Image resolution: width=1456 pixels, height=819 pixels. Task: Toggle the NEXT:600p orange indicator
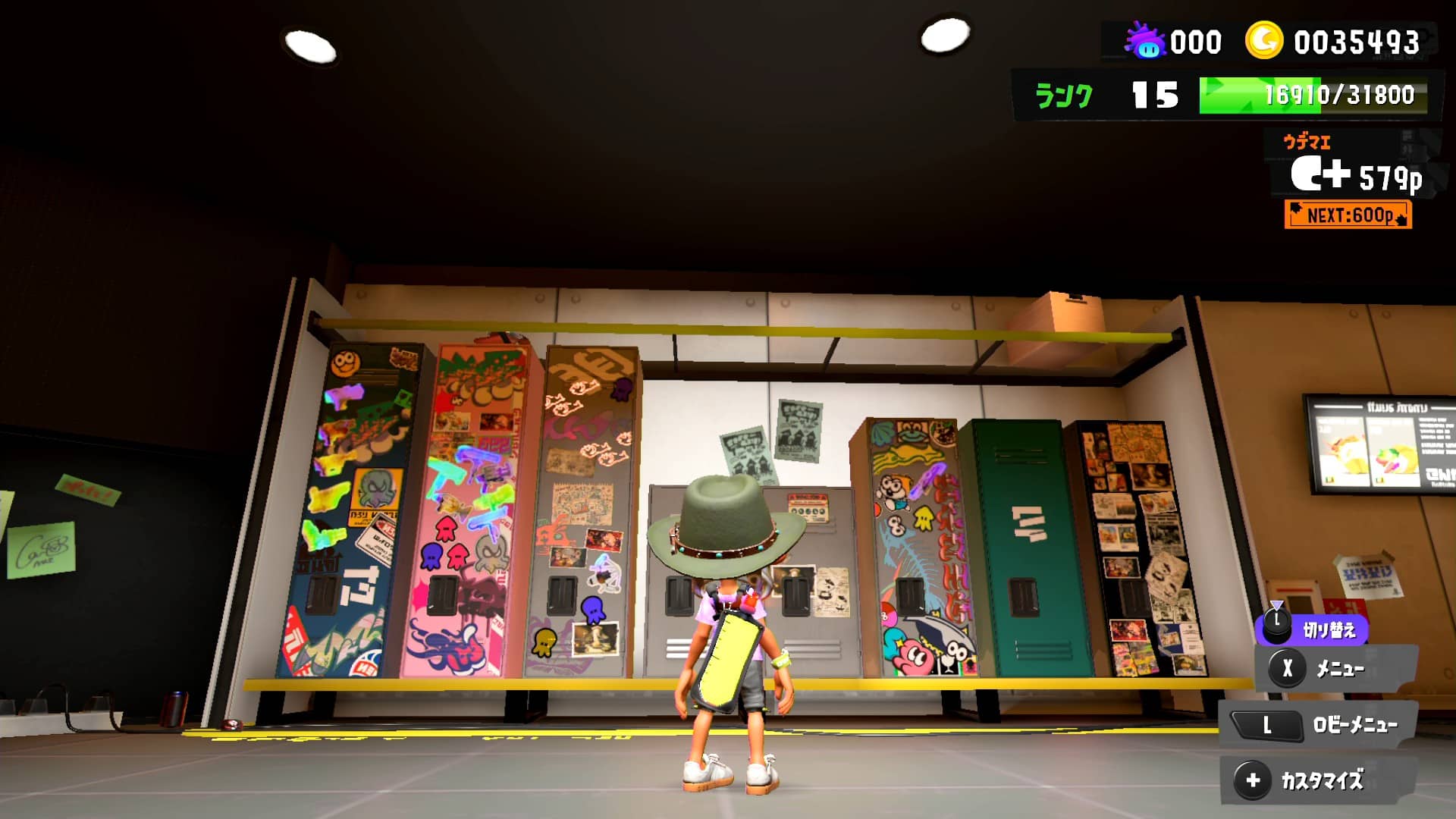pyautogui.click(x=1347, y=216)
